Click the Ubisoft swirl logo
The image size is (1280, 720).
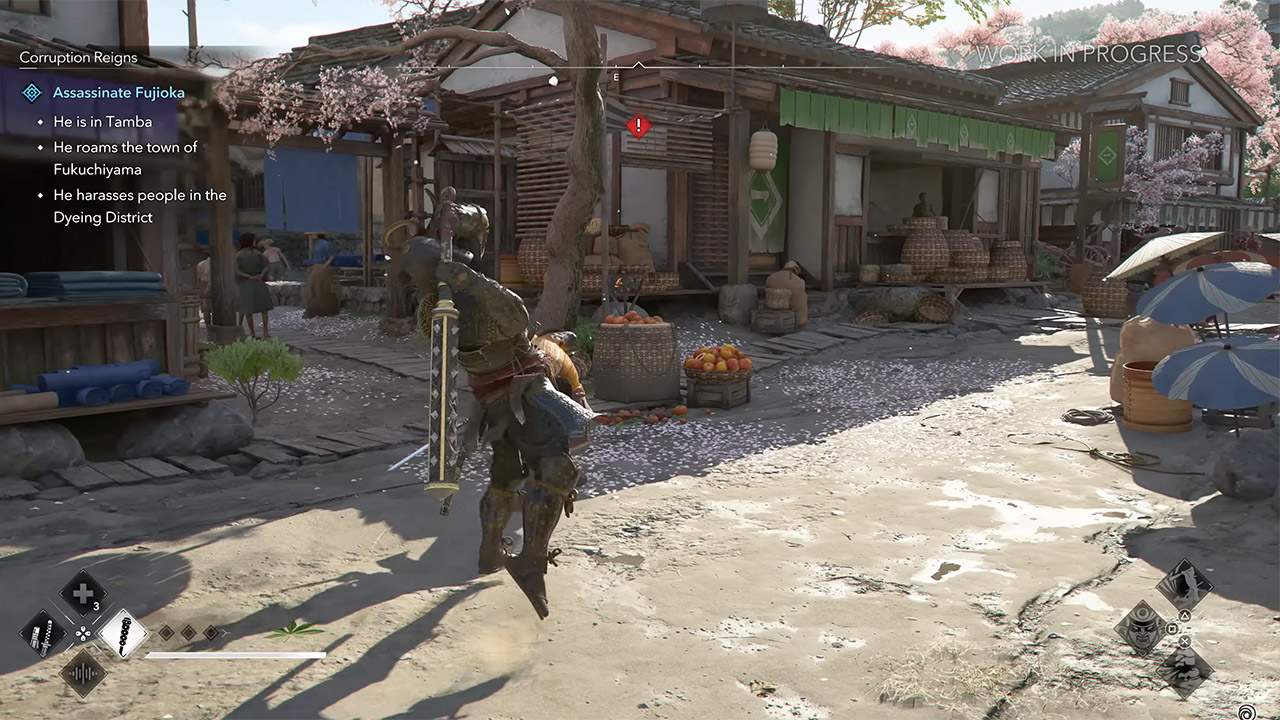pyautogui.click(x=1247, y=711)
